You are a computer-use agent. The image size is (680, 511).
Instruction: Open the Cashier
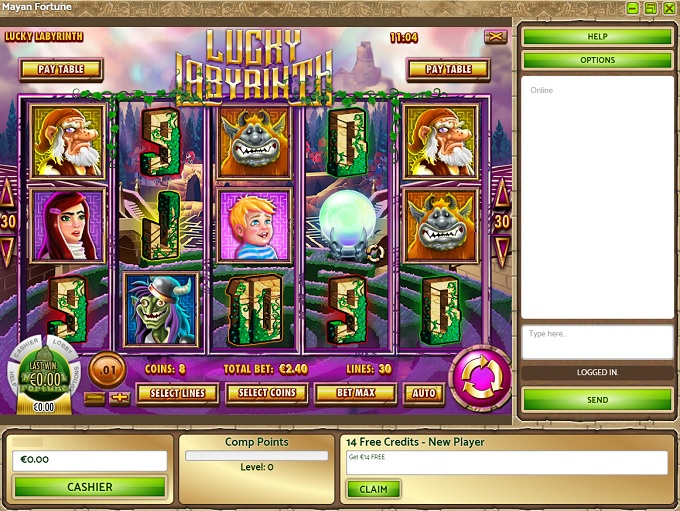coord(89,487)
